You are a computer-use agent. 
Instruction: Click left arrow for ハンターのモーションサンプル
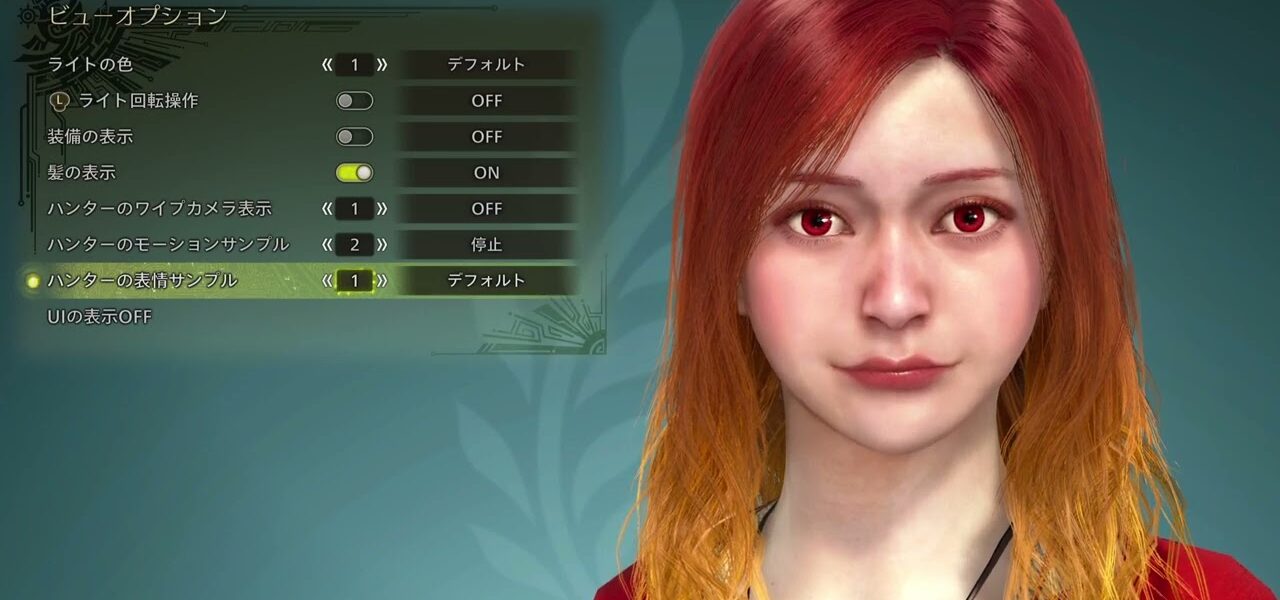327,245
